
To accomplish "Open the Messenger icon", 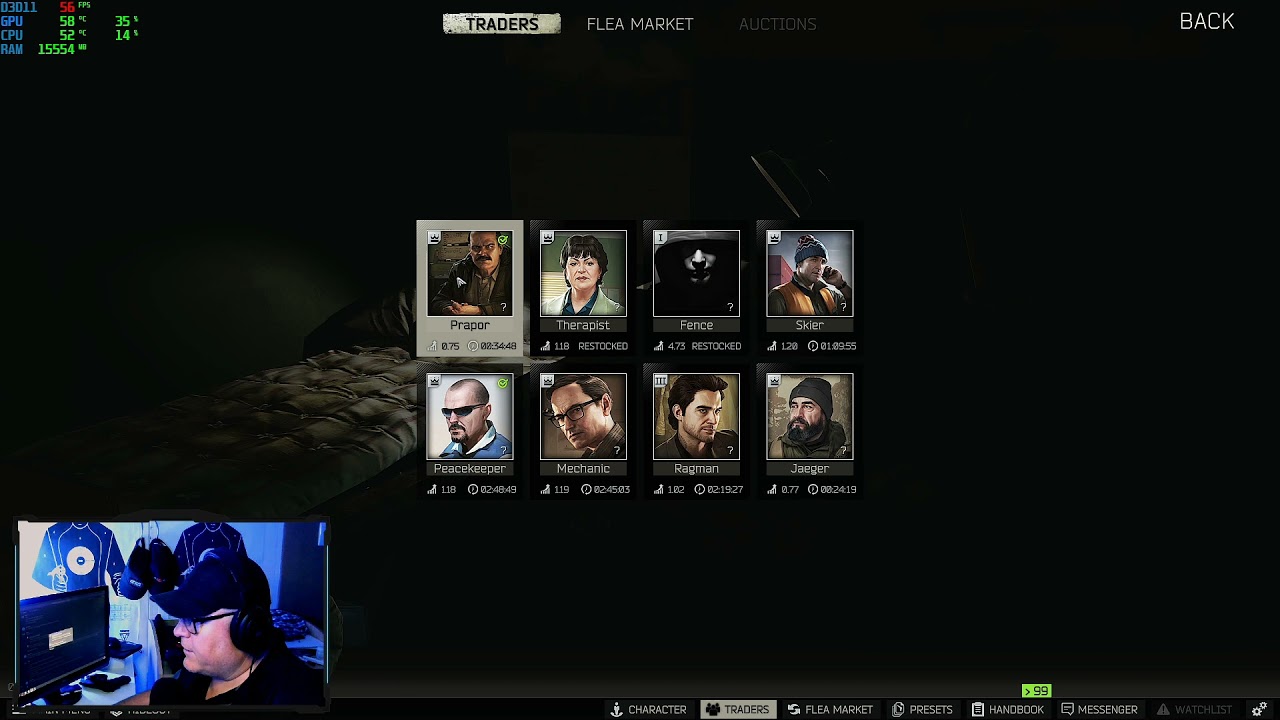I will pos(1066,709).
